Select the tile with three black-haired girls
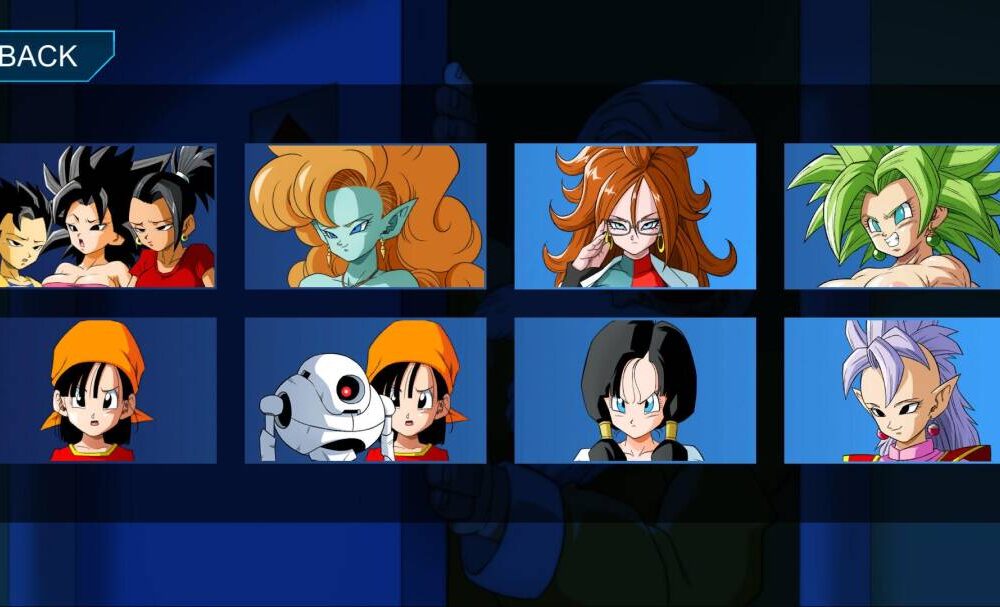Viewport: 1000px width, 607px height. pos(107,216)
